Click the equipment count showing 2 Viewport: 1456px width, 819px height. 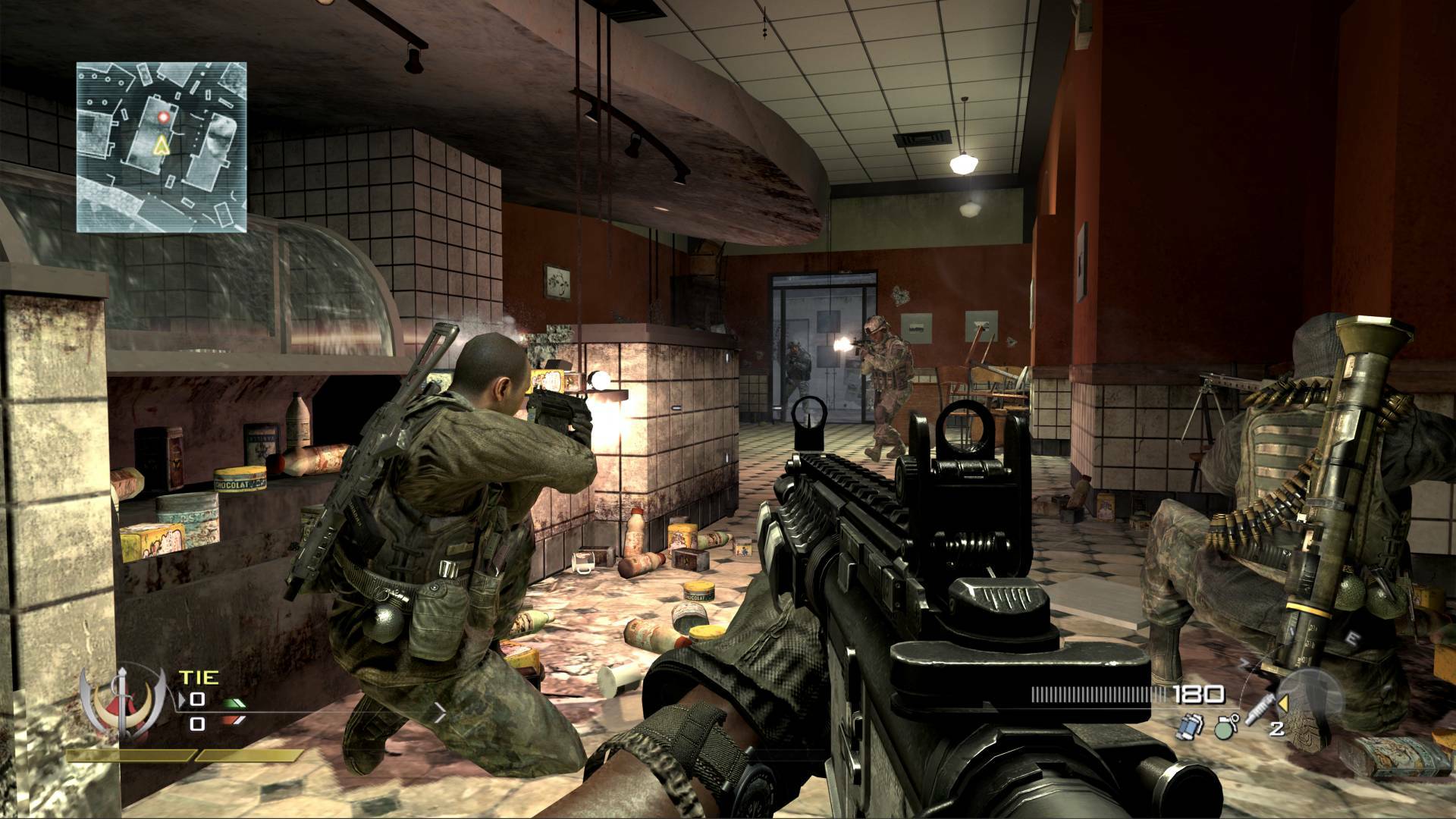(1277, 730)
